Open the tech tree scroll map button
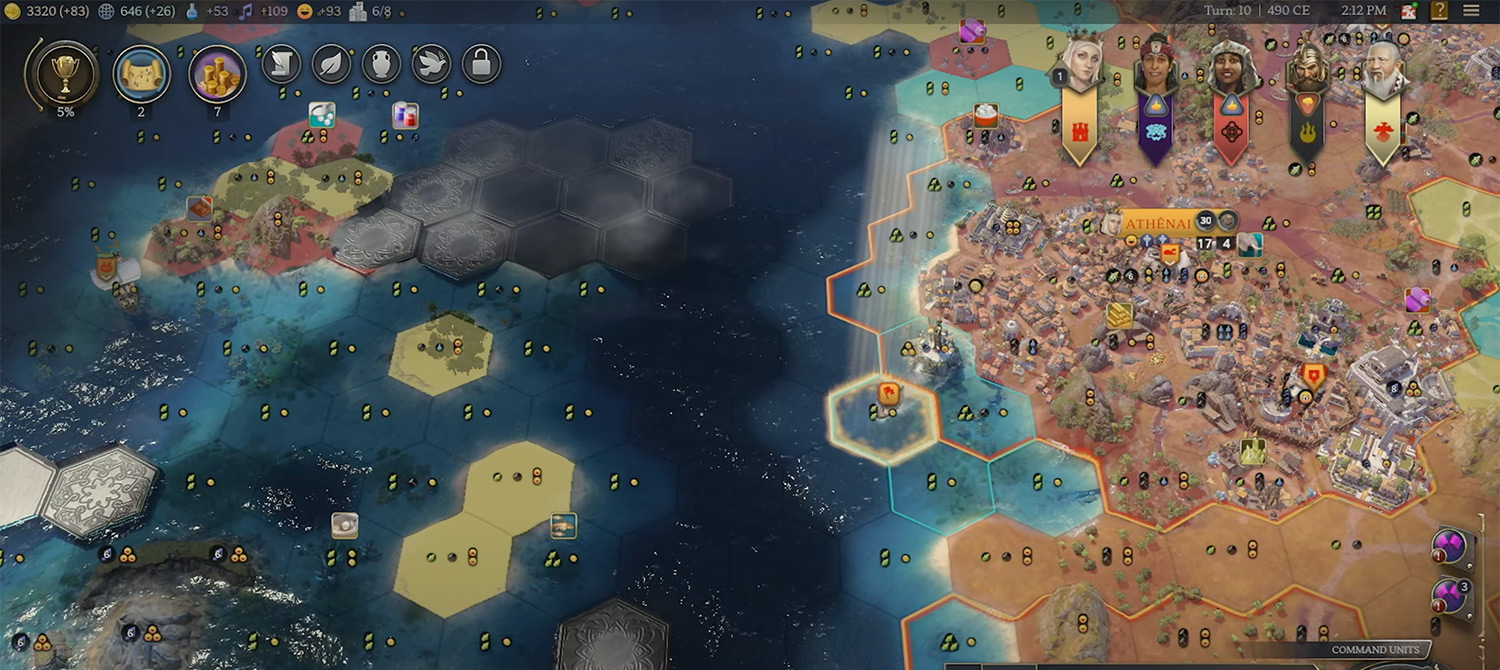Screen dimensions: 1500x670 pos(141,73)
